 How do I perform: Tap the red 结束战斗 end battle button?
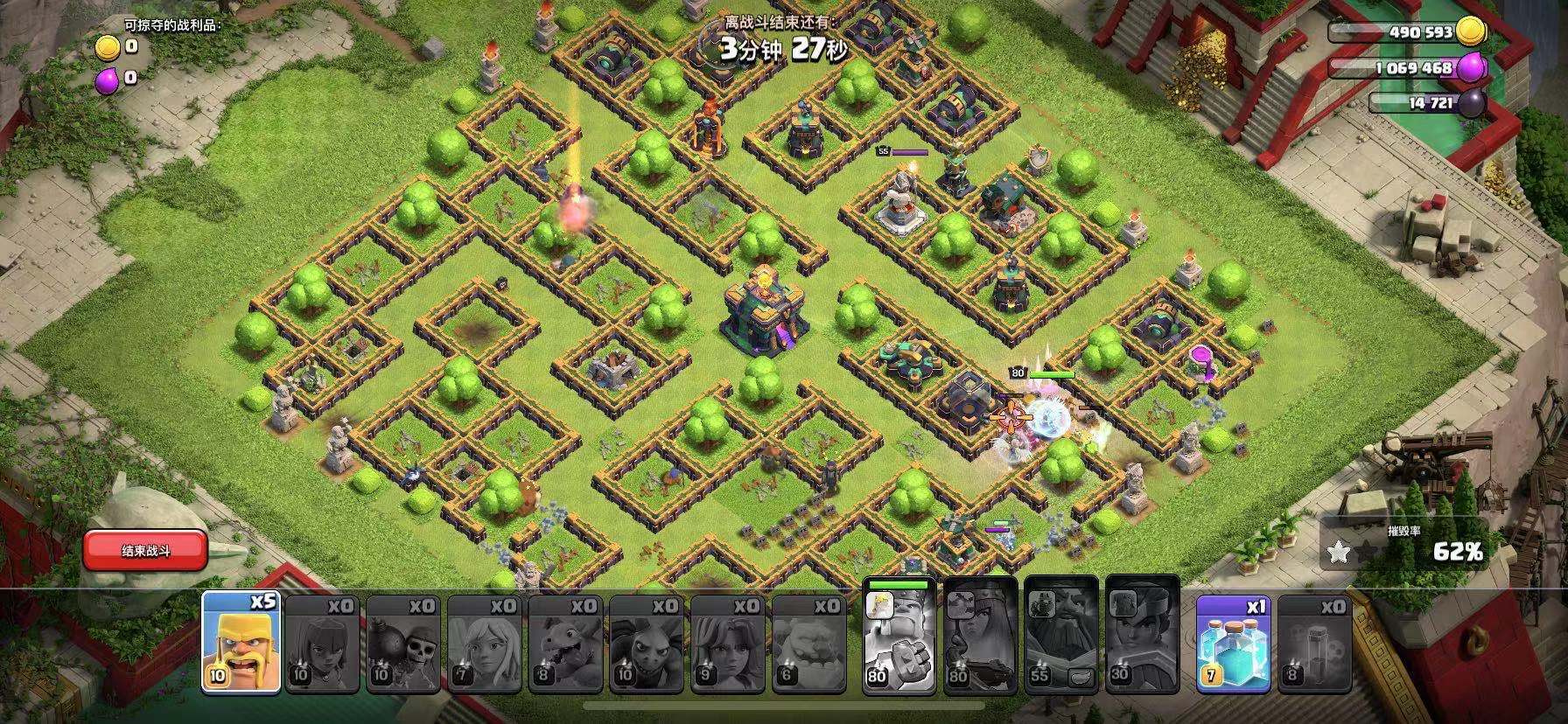(145, 551)
